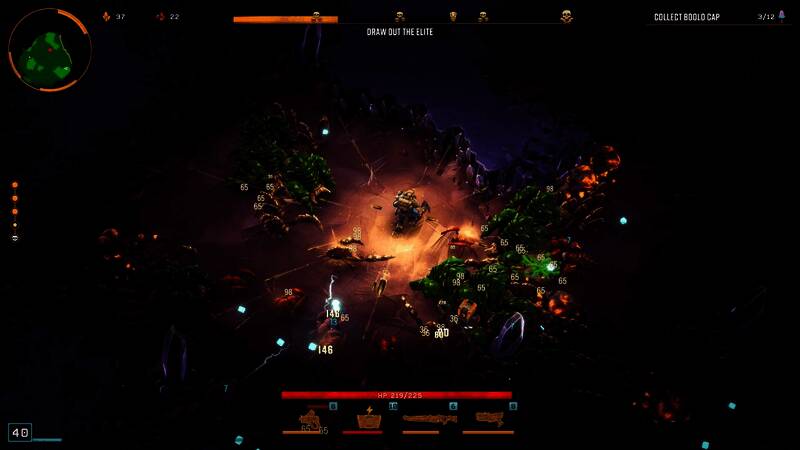
Task: Click the circular minimap
Action: click(50, 50)
